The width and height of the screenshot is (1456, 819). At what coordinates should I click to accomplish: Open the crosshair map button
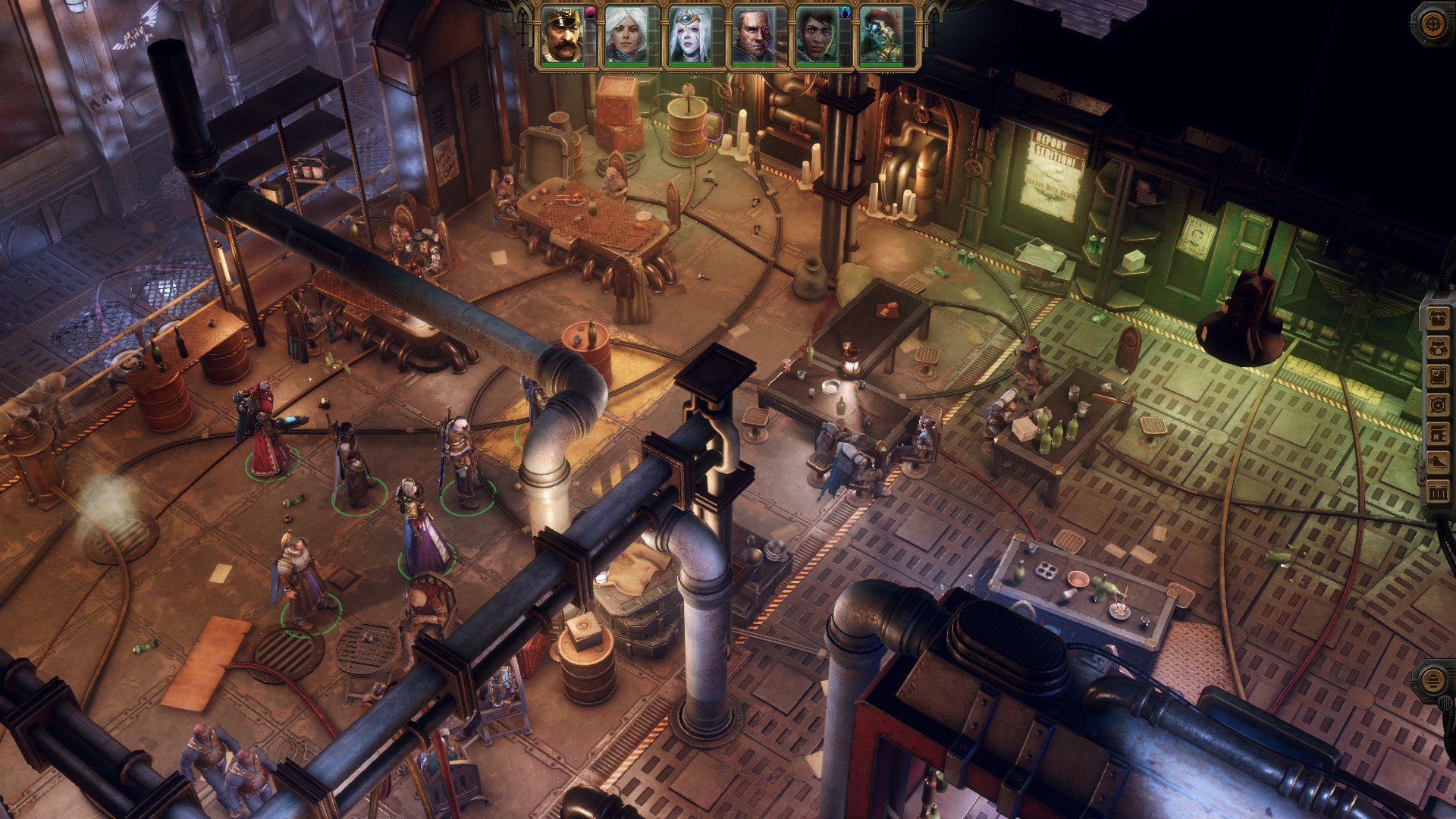click(1437, 406)
